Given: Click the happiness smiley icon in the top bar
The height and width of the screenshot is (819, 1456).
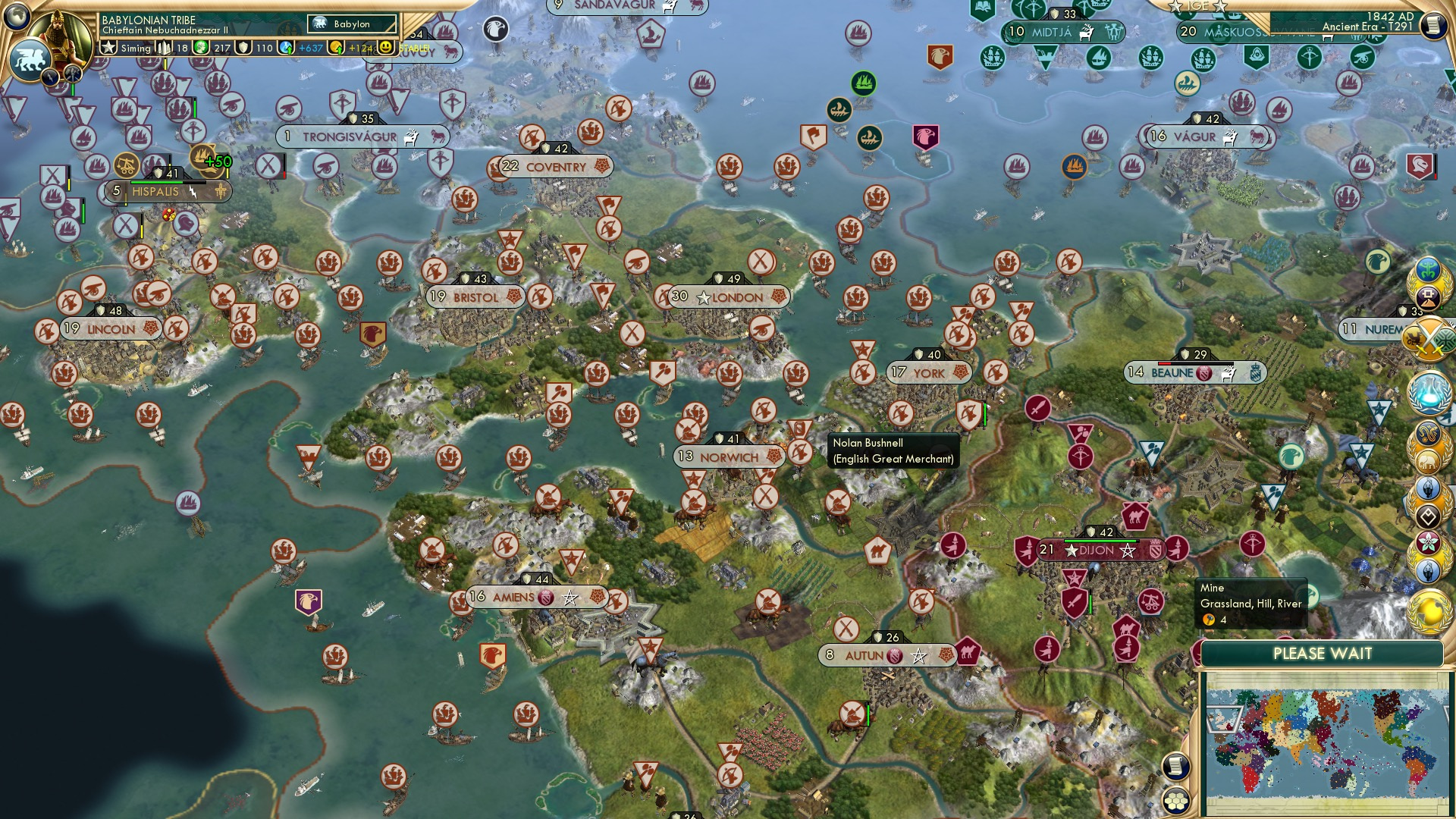Looking at the screenshot, I should pyautogui.click(x=386, y=48).
